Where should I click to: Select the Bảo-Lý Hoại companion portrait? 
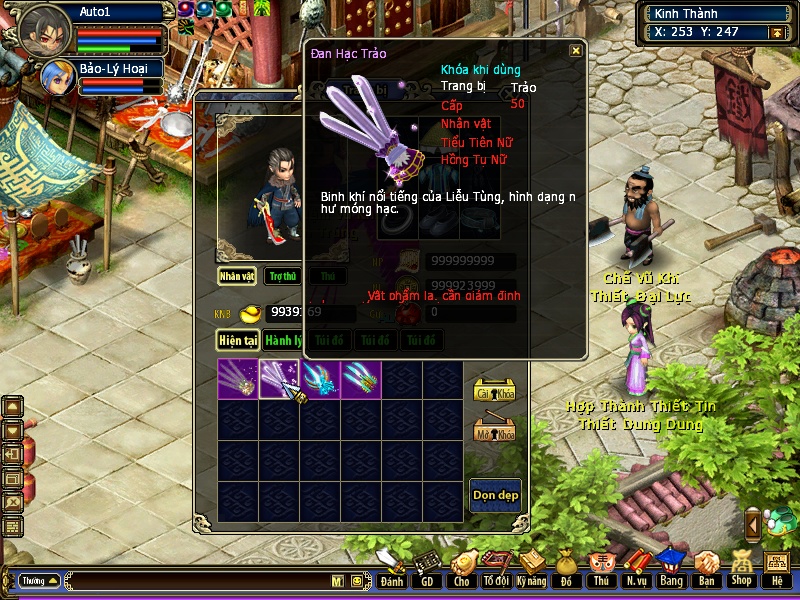56,76
